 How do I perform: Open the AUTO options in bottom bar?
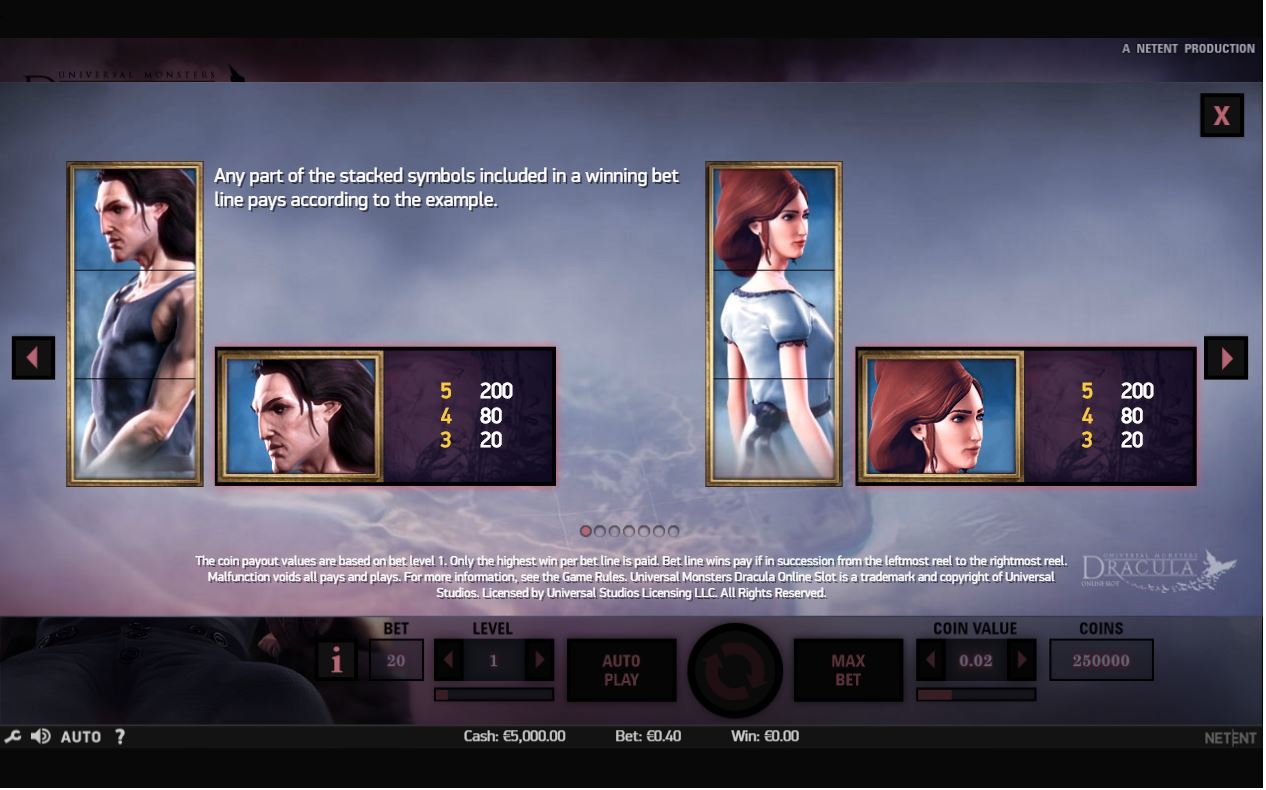(81, 737)
